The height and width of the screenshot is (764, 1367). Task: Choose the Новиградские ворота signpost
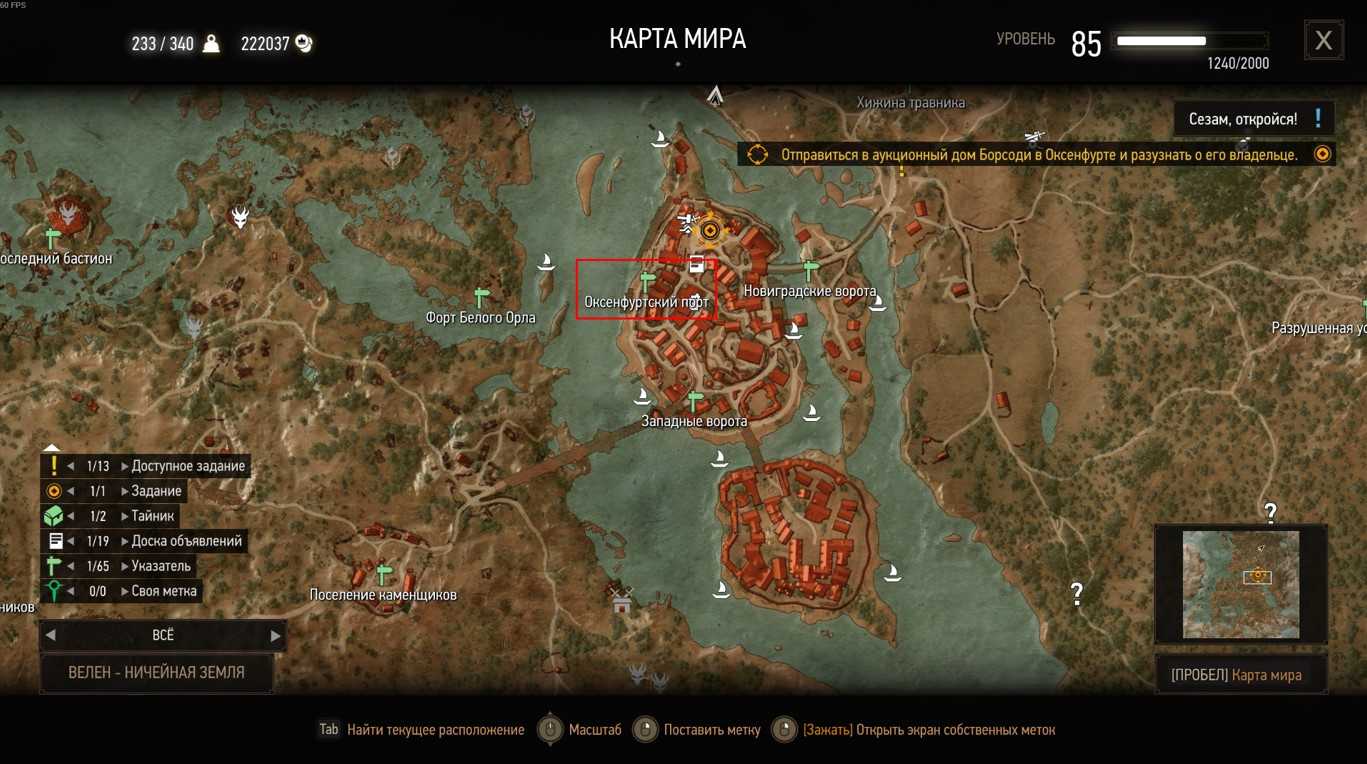click(x=811, y=270)
